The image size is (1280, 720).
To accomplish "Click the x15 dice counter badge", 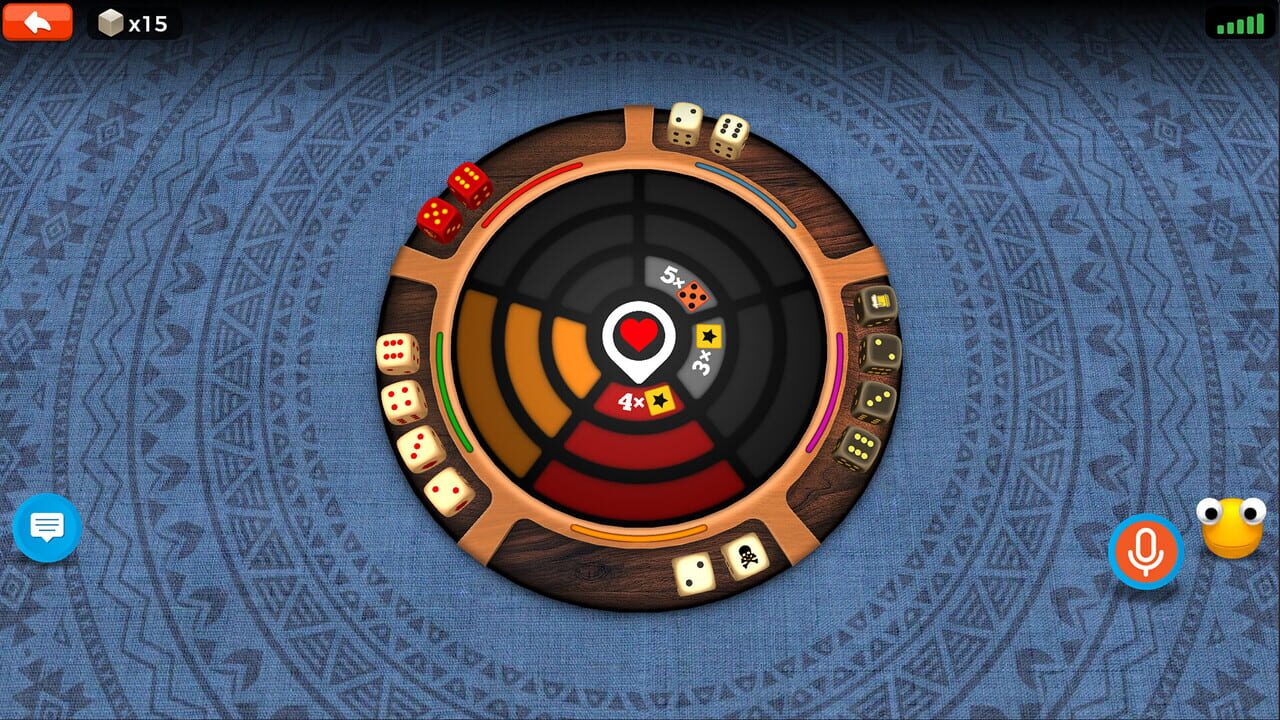I will click(x=135, y=20).
